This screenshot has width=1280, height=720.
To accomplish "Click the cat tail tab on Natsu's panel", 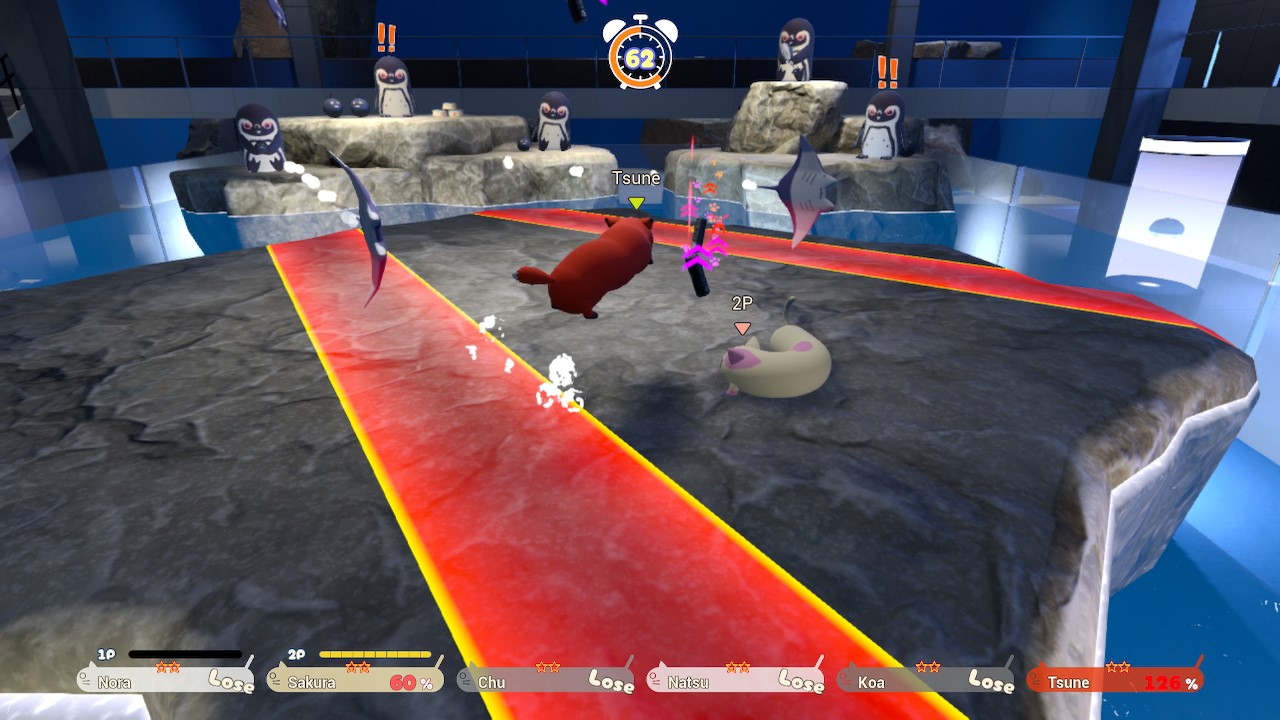I will (x=822, y=661).
